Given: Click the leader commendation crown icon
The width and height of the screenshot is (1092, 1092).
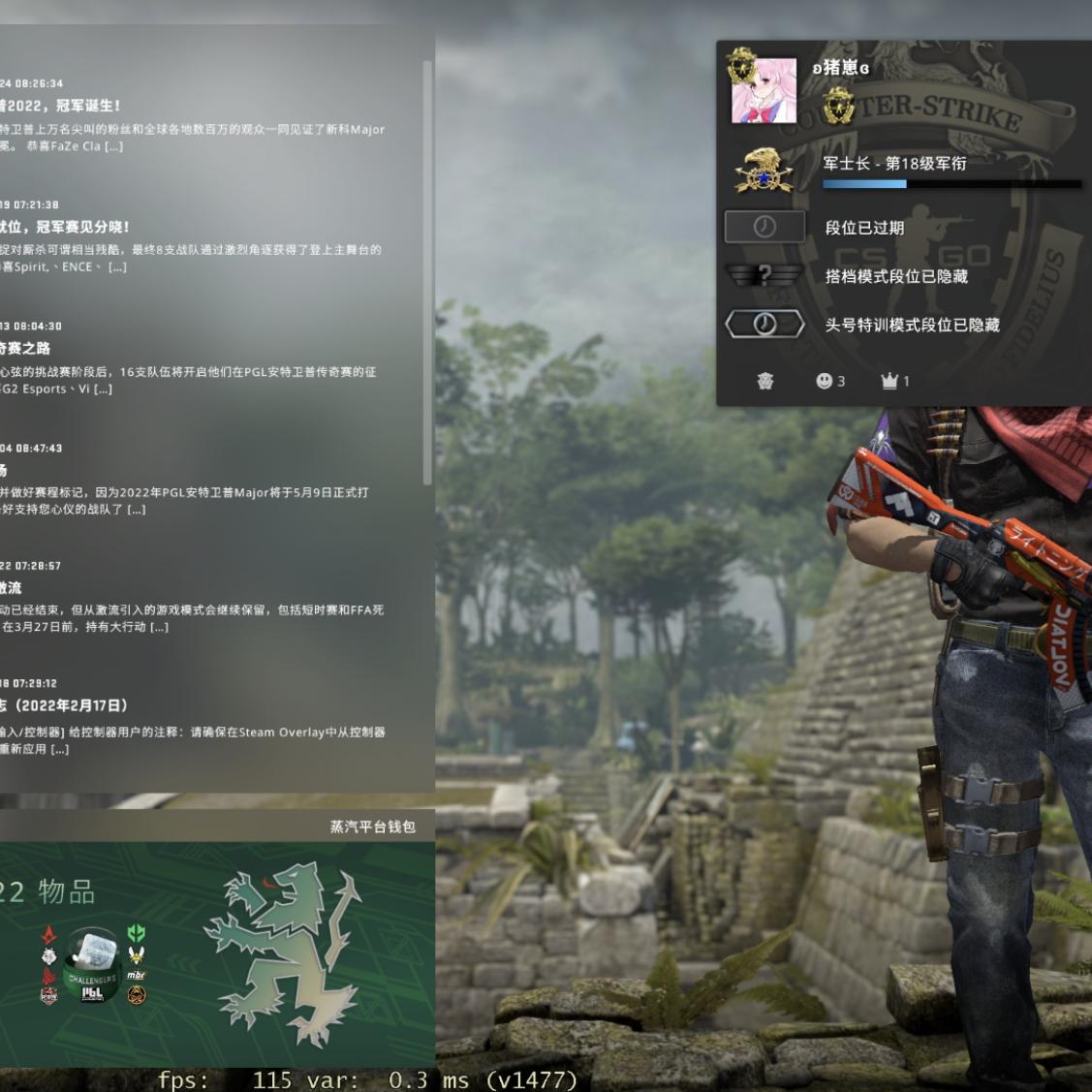Looking at the screenshot, I should pyautogui.click(x=889, y=381).
